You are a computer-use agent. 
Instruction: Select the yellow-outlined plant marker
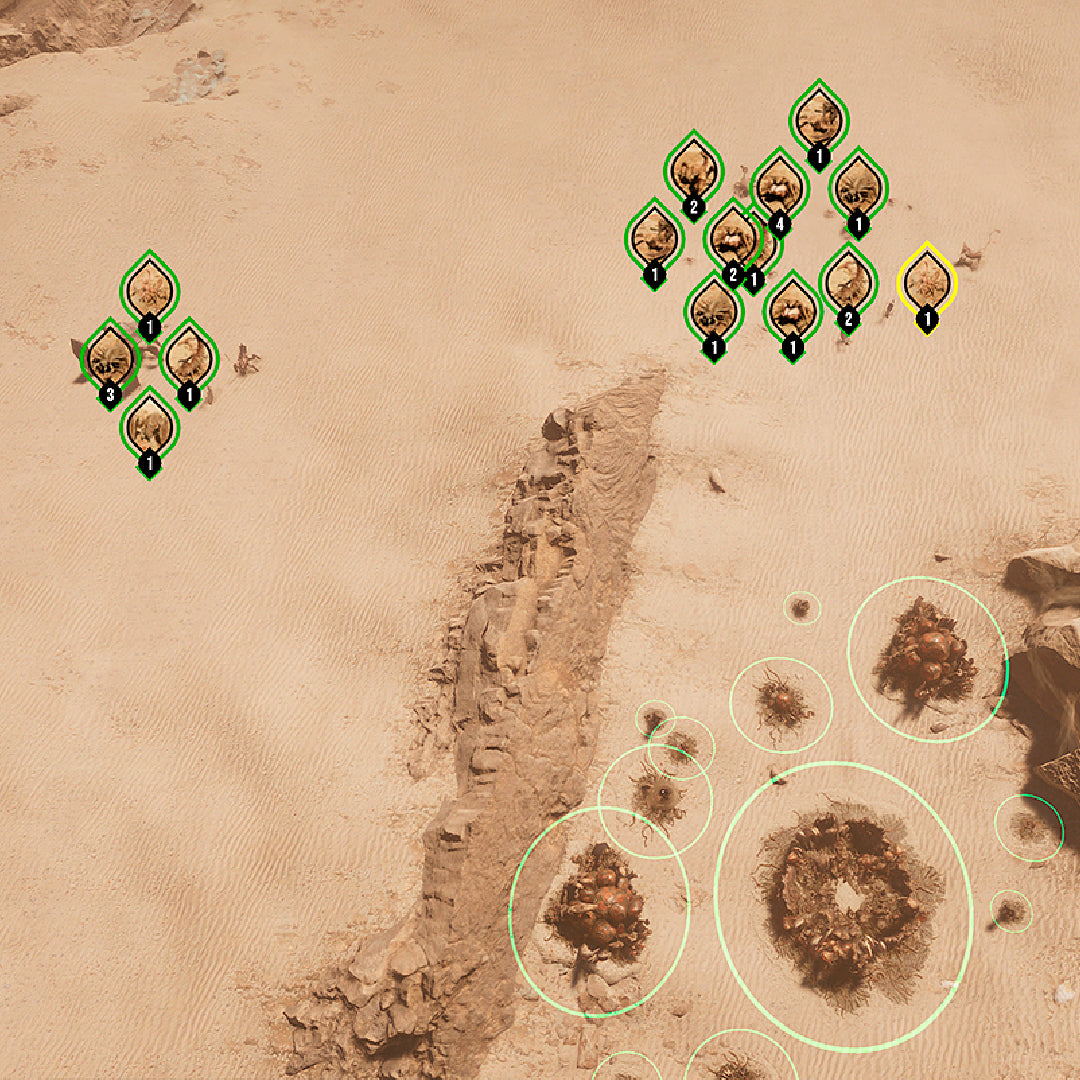(x=927, y=281)
